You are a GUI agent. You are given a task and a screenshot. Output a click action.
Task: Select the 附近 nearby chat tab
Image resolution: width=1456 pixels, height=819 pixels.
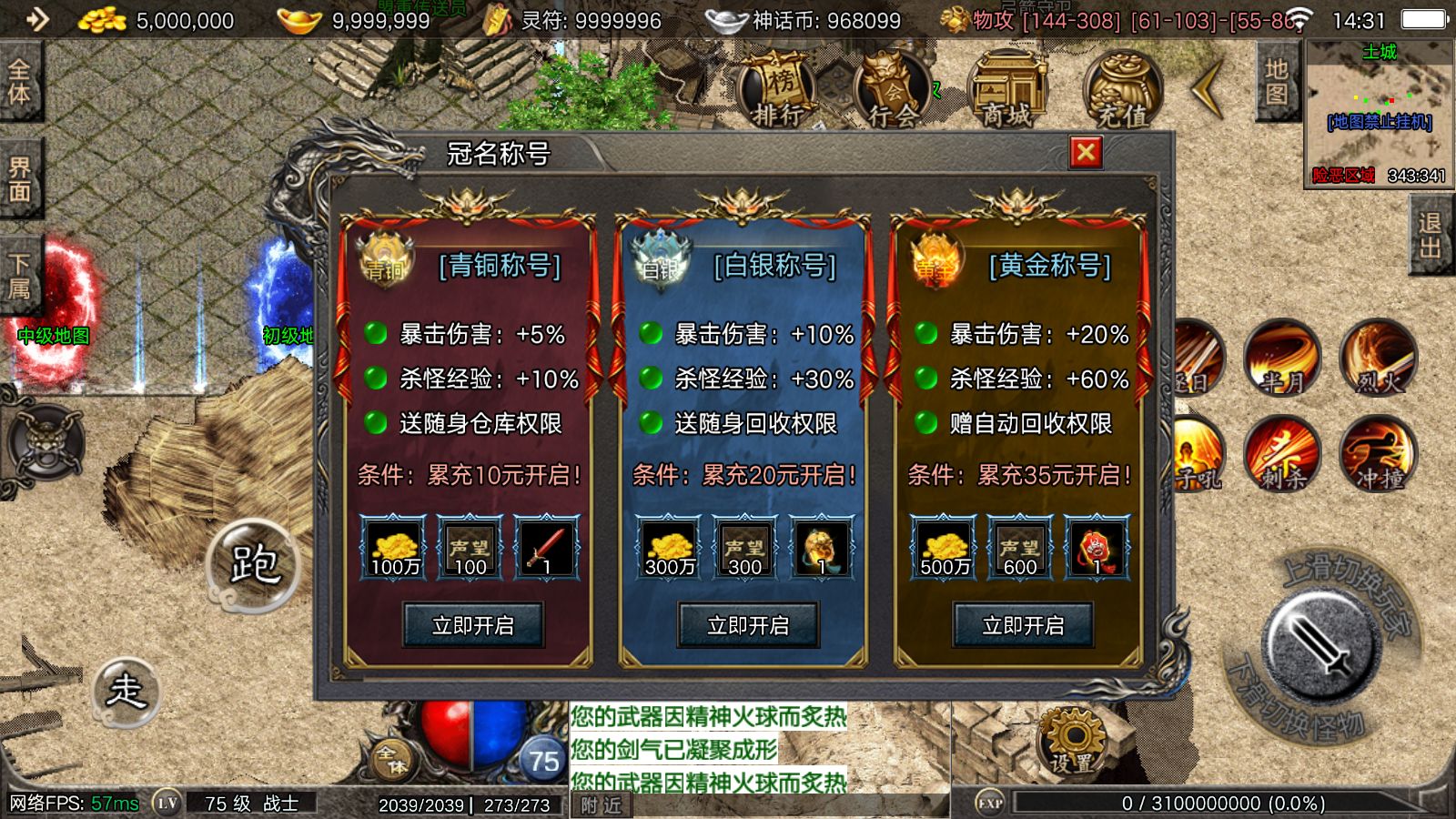click(x=601, y=805)
